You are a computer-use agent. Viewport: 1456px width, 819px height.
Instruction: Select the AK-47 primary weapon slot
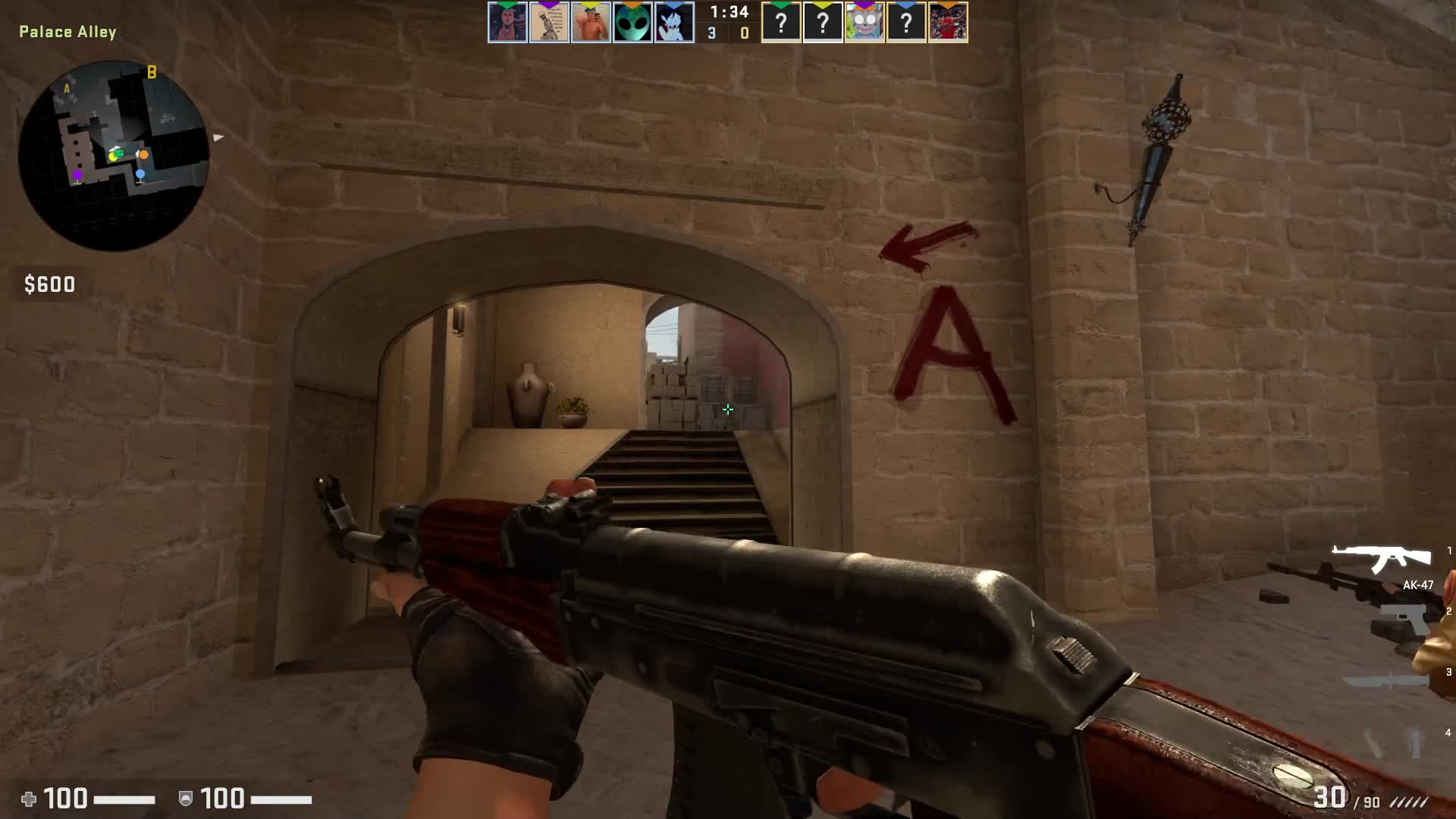pos(1382,559)
